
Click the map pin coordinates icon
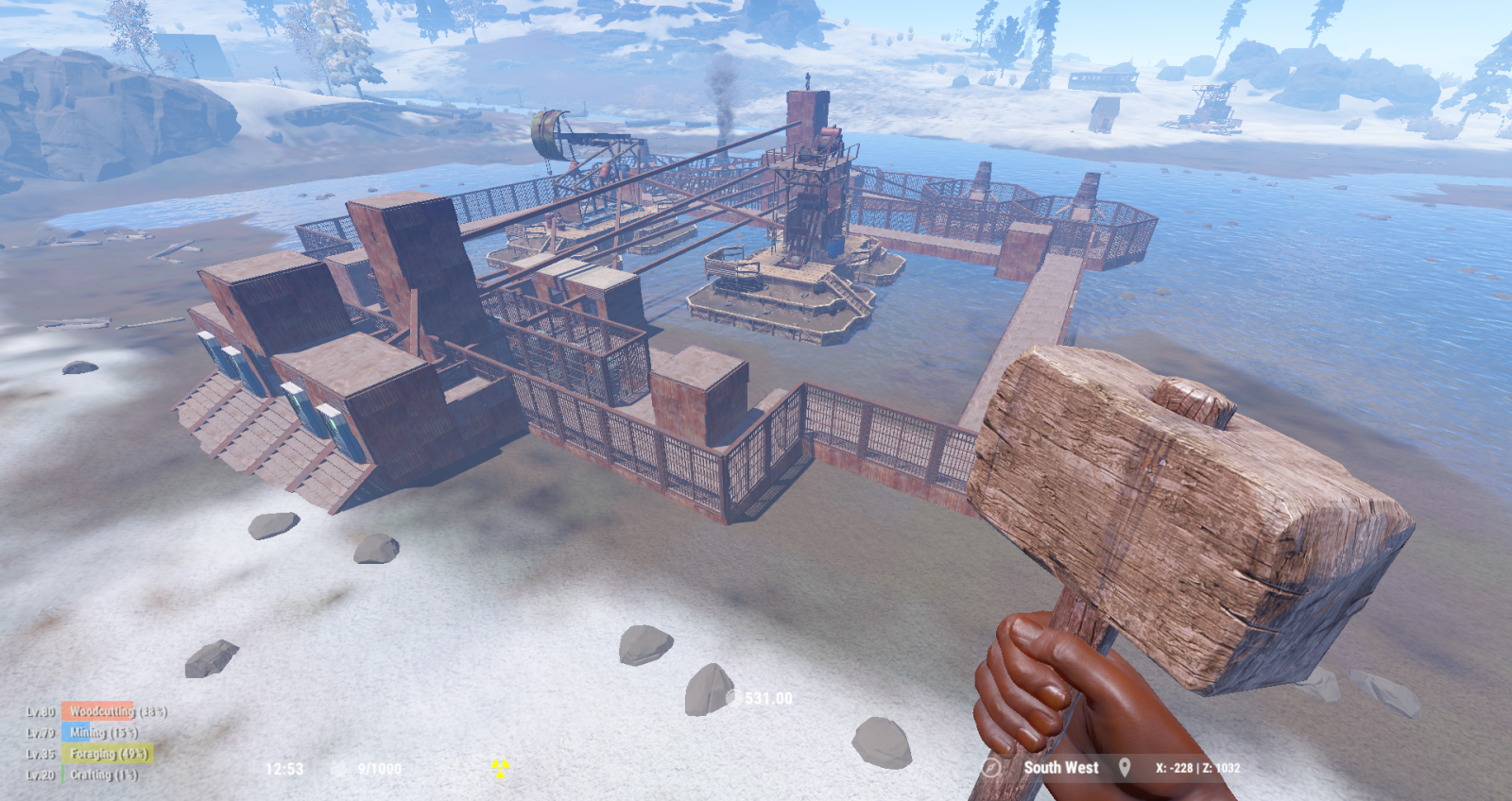1125,768
